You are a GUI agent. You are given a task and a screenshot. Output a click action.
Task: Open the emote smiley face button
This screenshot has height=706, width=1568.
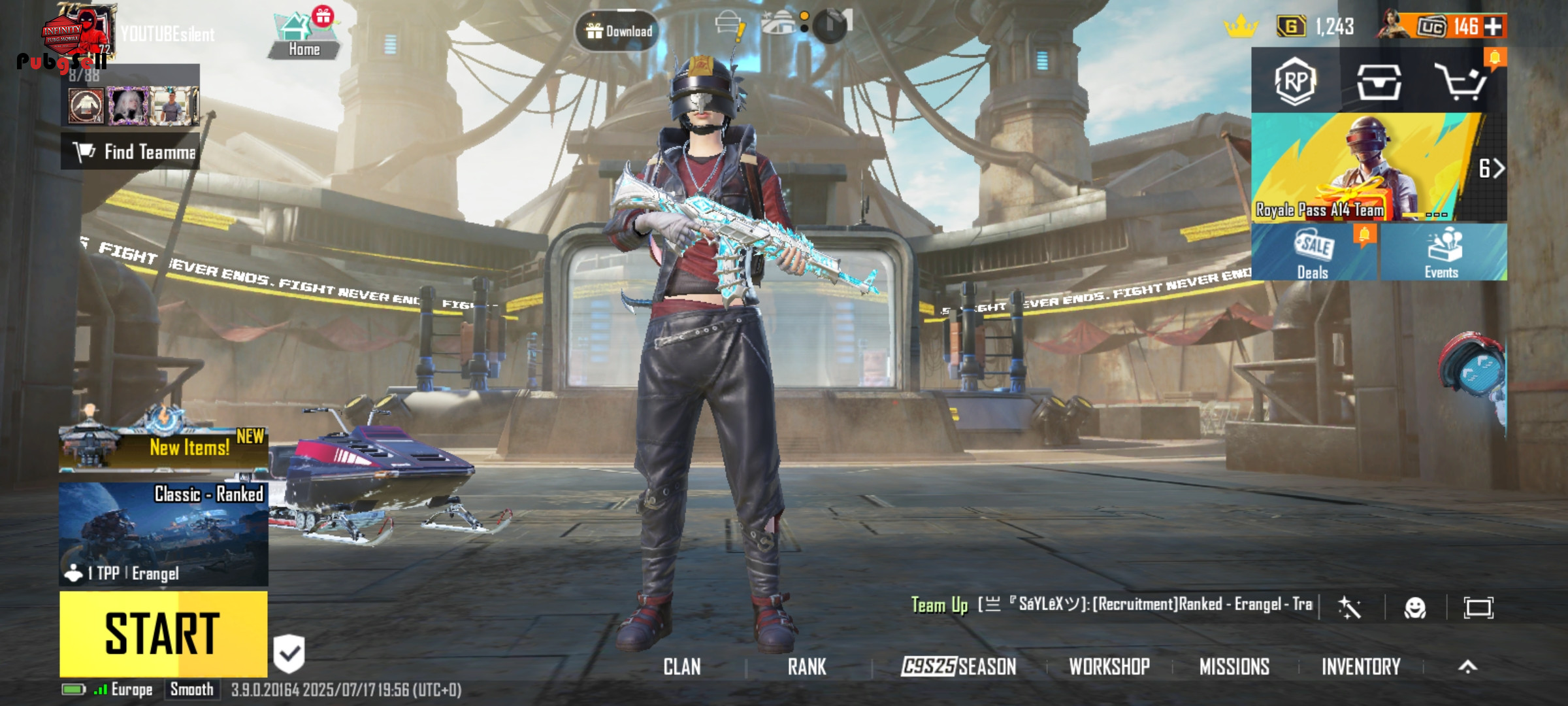(x=1415, y=608)
